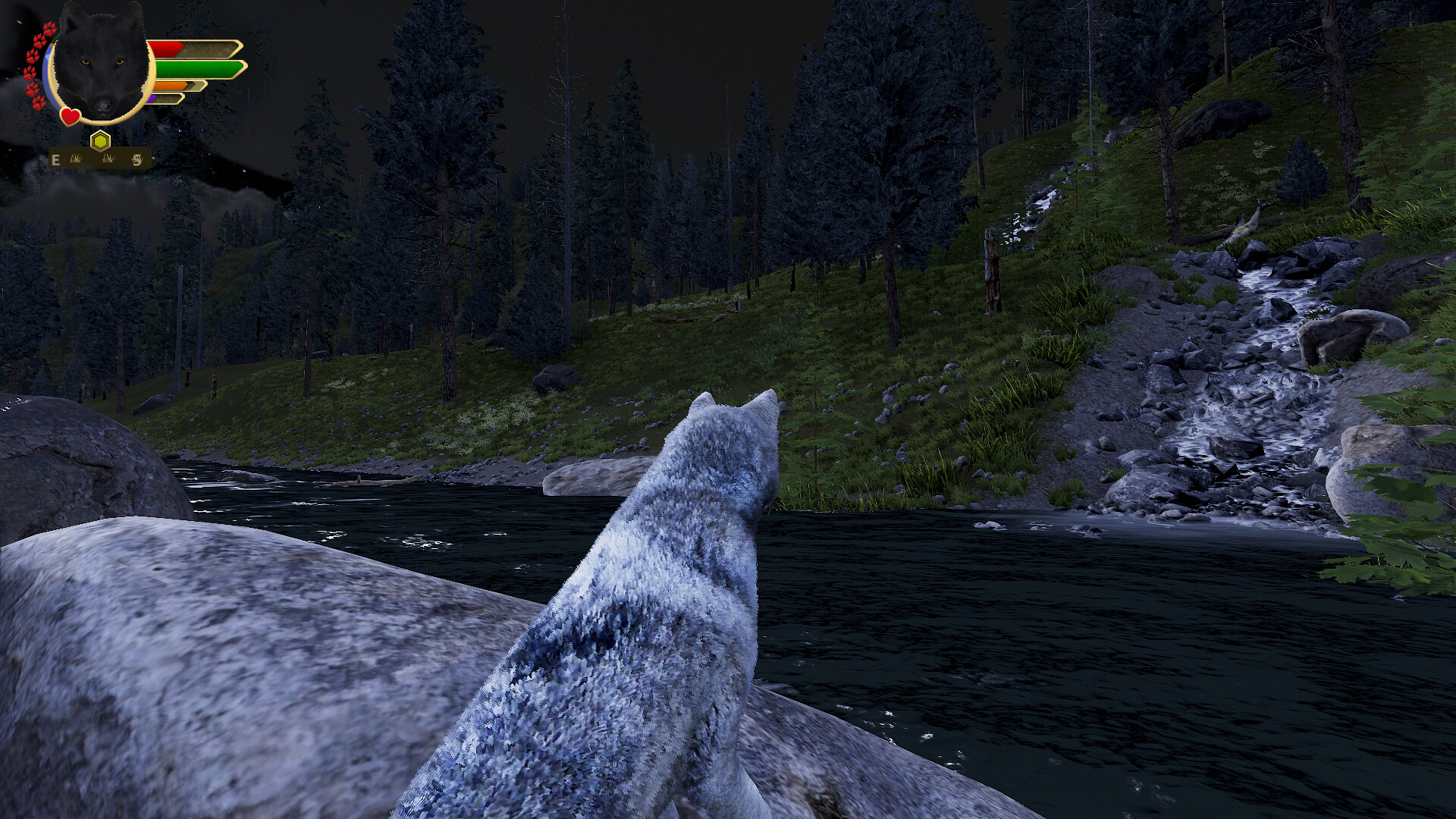Click the paw swipe icon beside S
This screenshot has width=1456, height=819.
coord(137,159)
